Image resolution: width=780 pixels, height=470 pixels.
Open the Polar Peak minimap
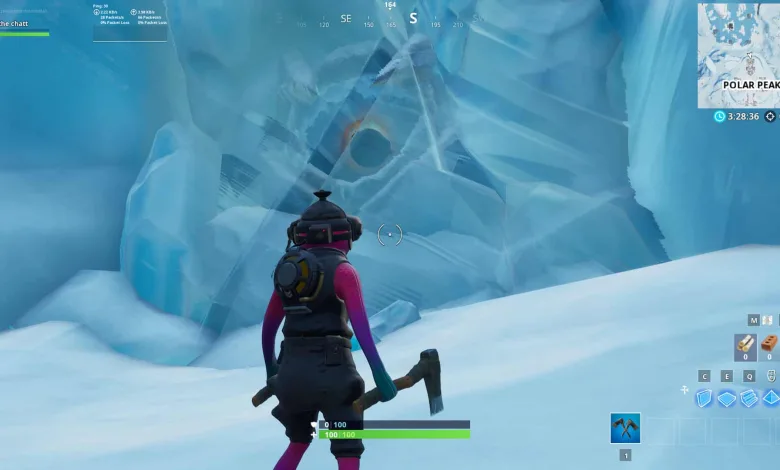tap(738, 55)
